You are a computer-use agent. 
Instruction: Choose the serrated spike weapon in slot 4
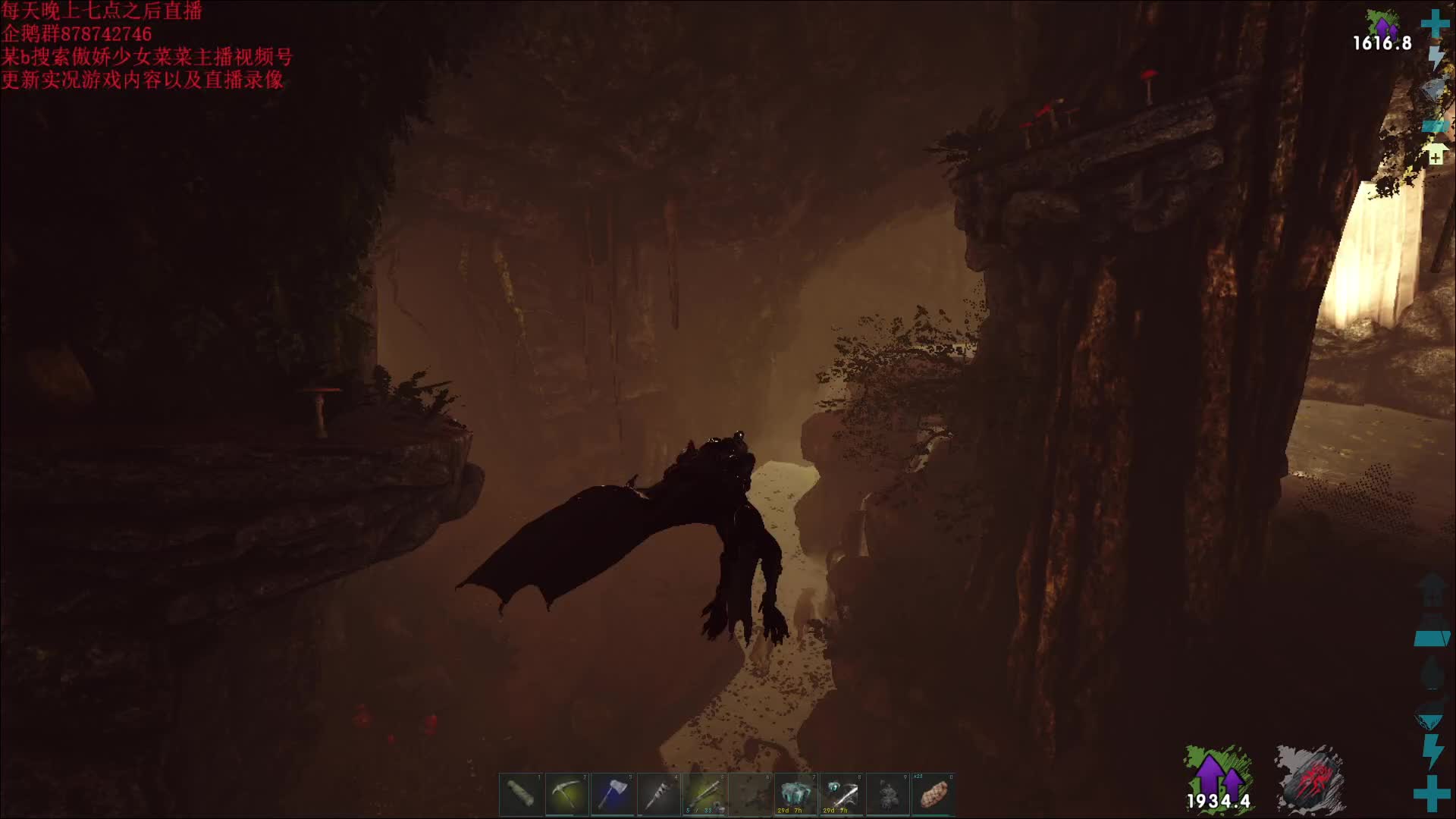658,795
